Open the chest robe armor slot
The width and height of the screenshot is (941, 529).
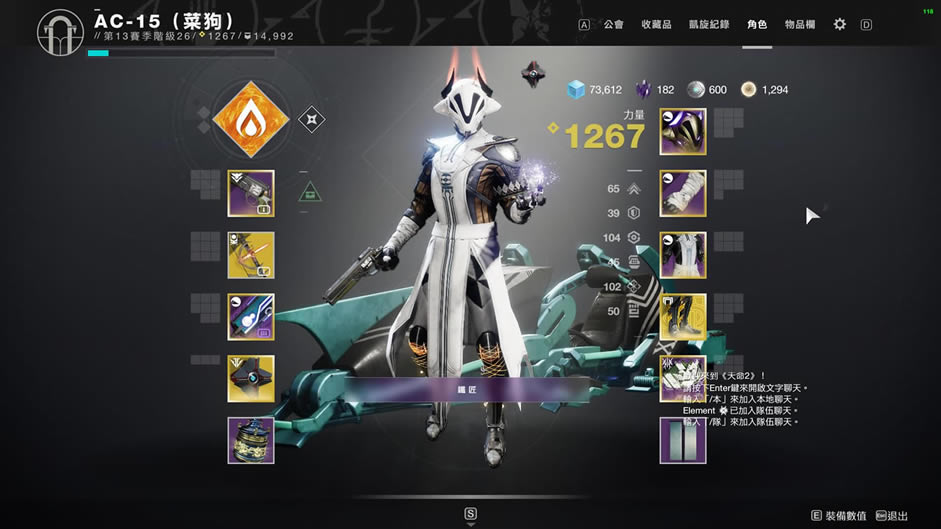coord(683,255)
